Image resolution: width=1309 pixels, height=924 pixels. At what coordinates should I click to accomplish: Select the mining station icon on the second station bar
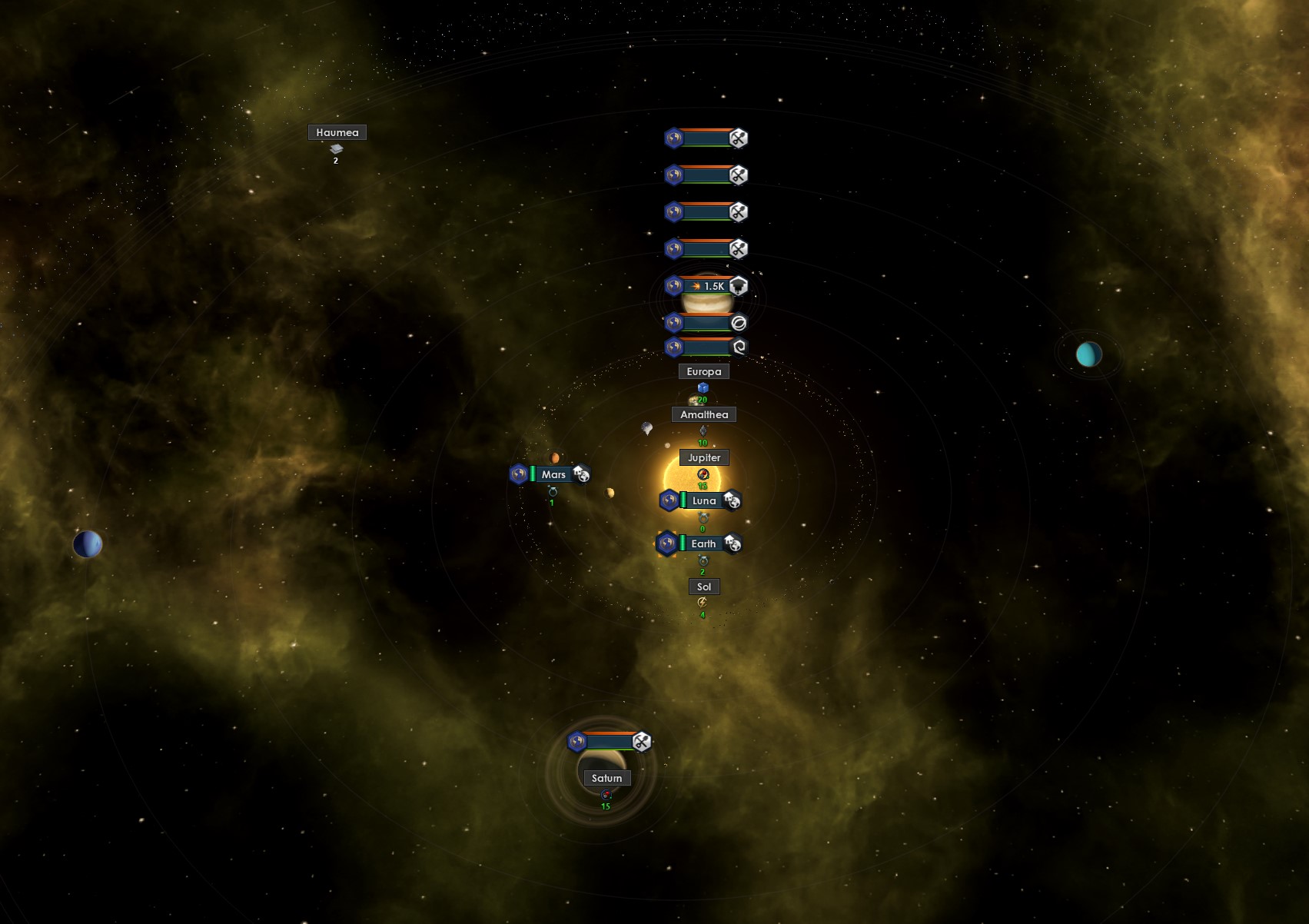[x=736, y=174]
